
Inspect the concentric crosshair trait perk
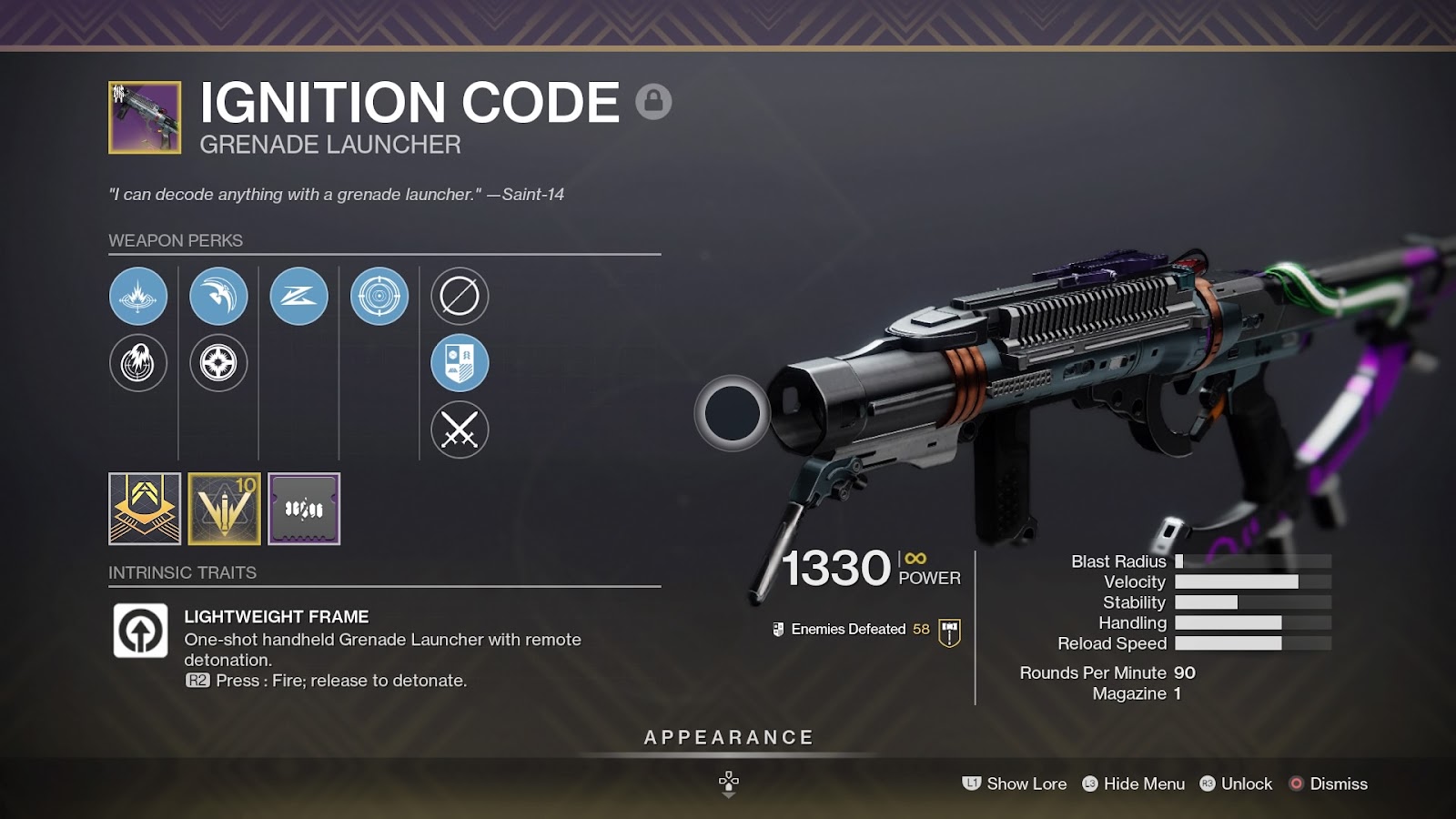pos(379,296)
